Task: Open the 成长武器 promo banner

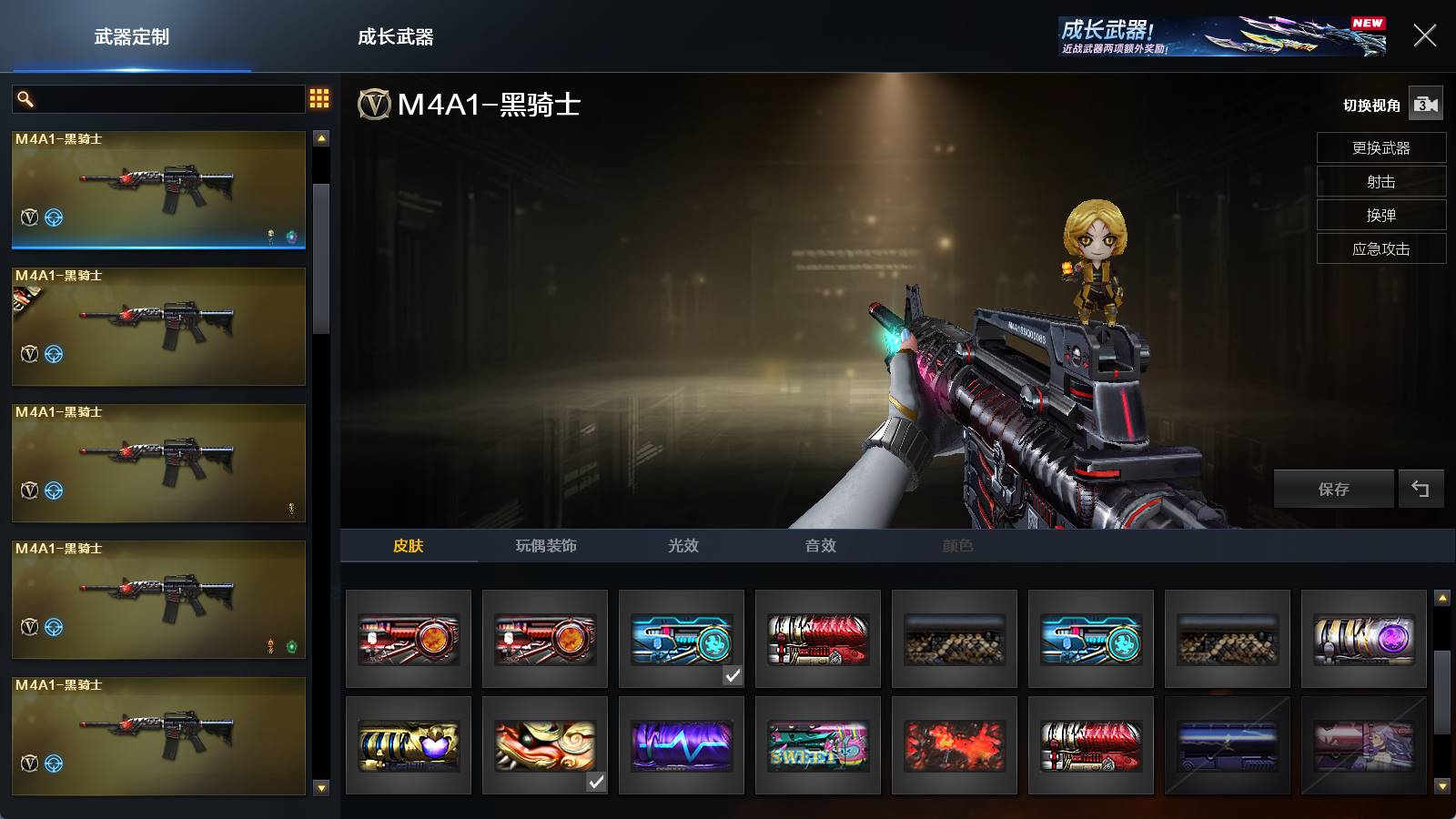Action: pos(1222,36)
